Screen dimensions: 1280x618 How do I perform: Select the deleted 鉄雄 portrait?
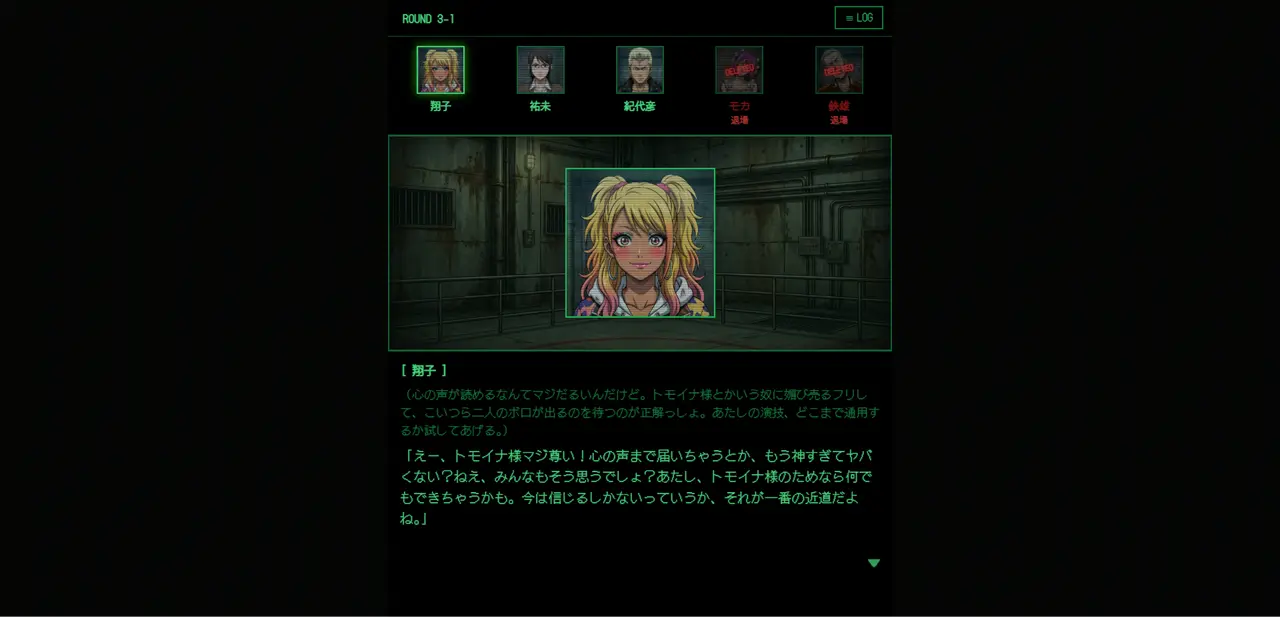[x=838, y=70]
